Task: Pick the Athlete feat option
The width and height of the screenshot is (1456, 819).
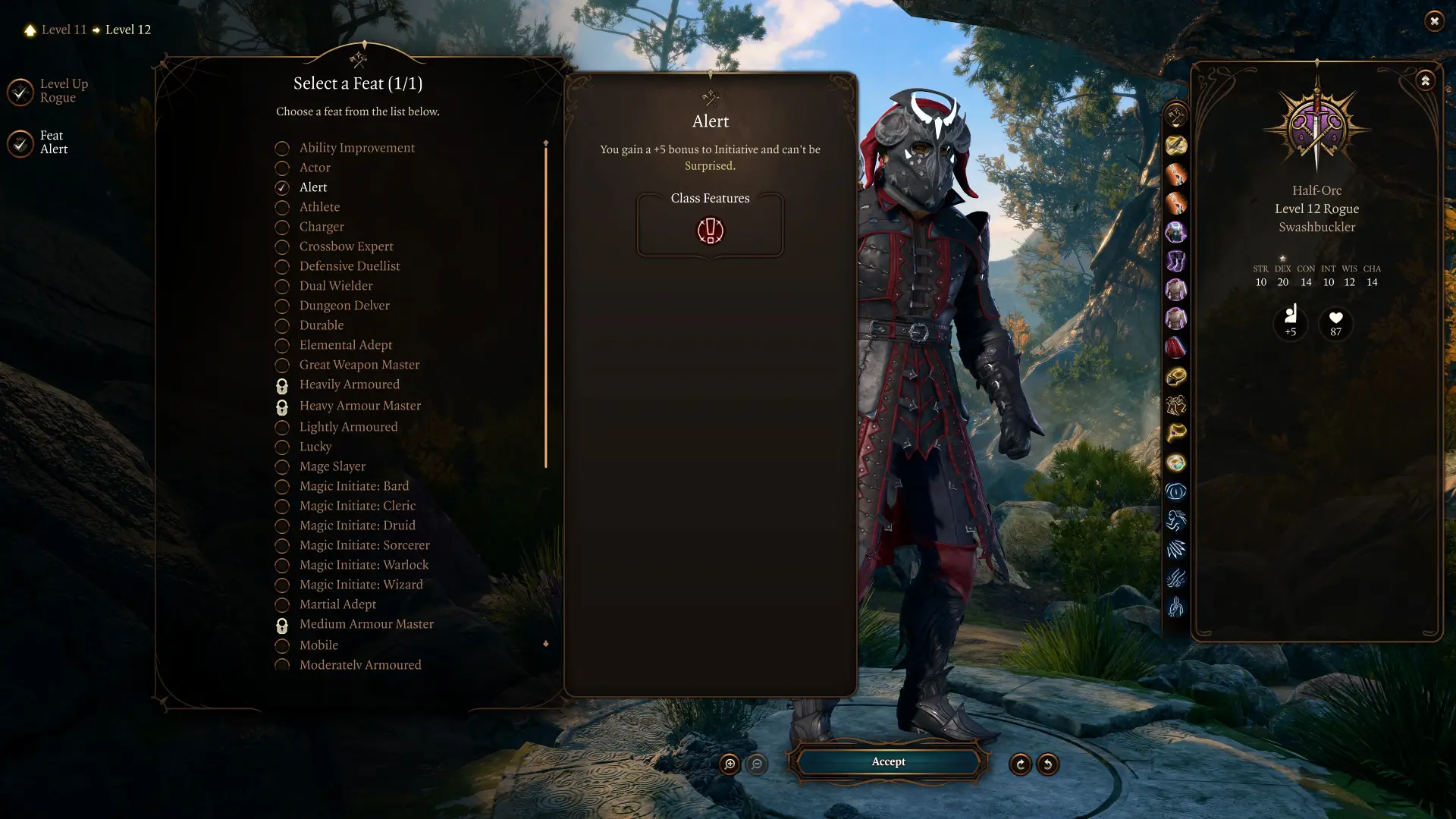Action: click(x=319, y=207)
